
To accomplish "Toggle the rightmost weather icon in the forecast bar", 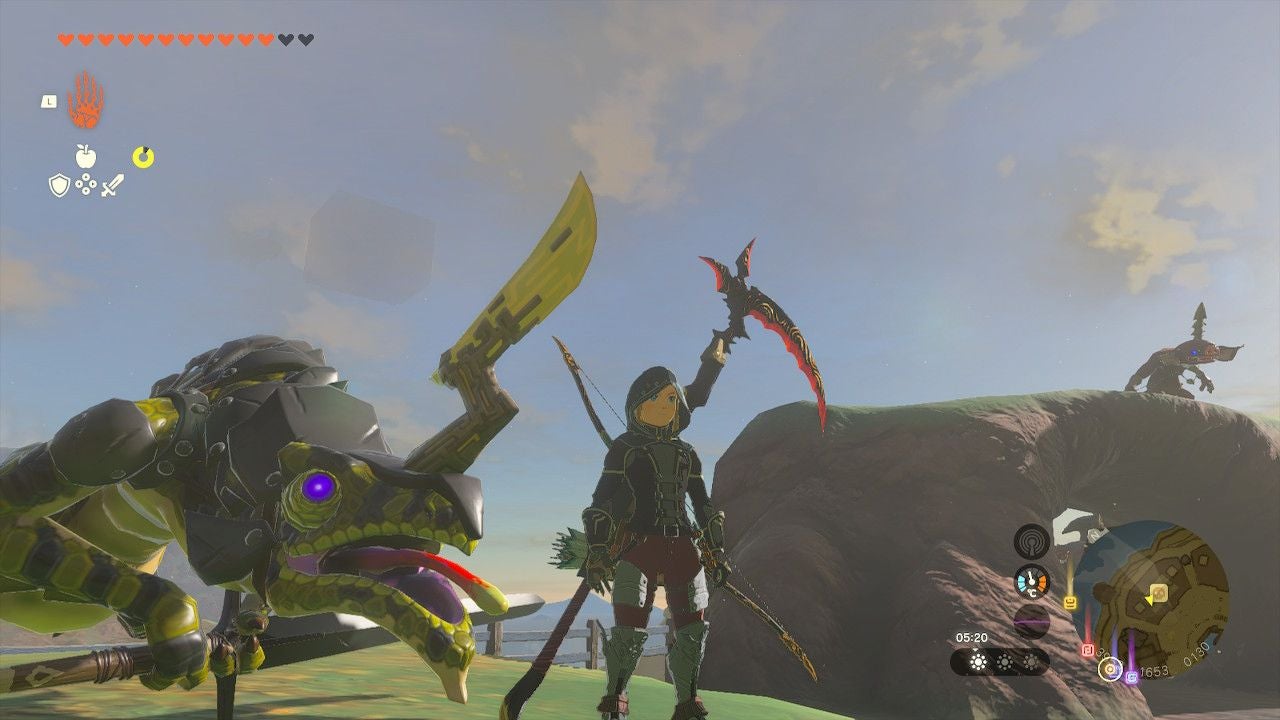I will click(x=1032, y=662).
